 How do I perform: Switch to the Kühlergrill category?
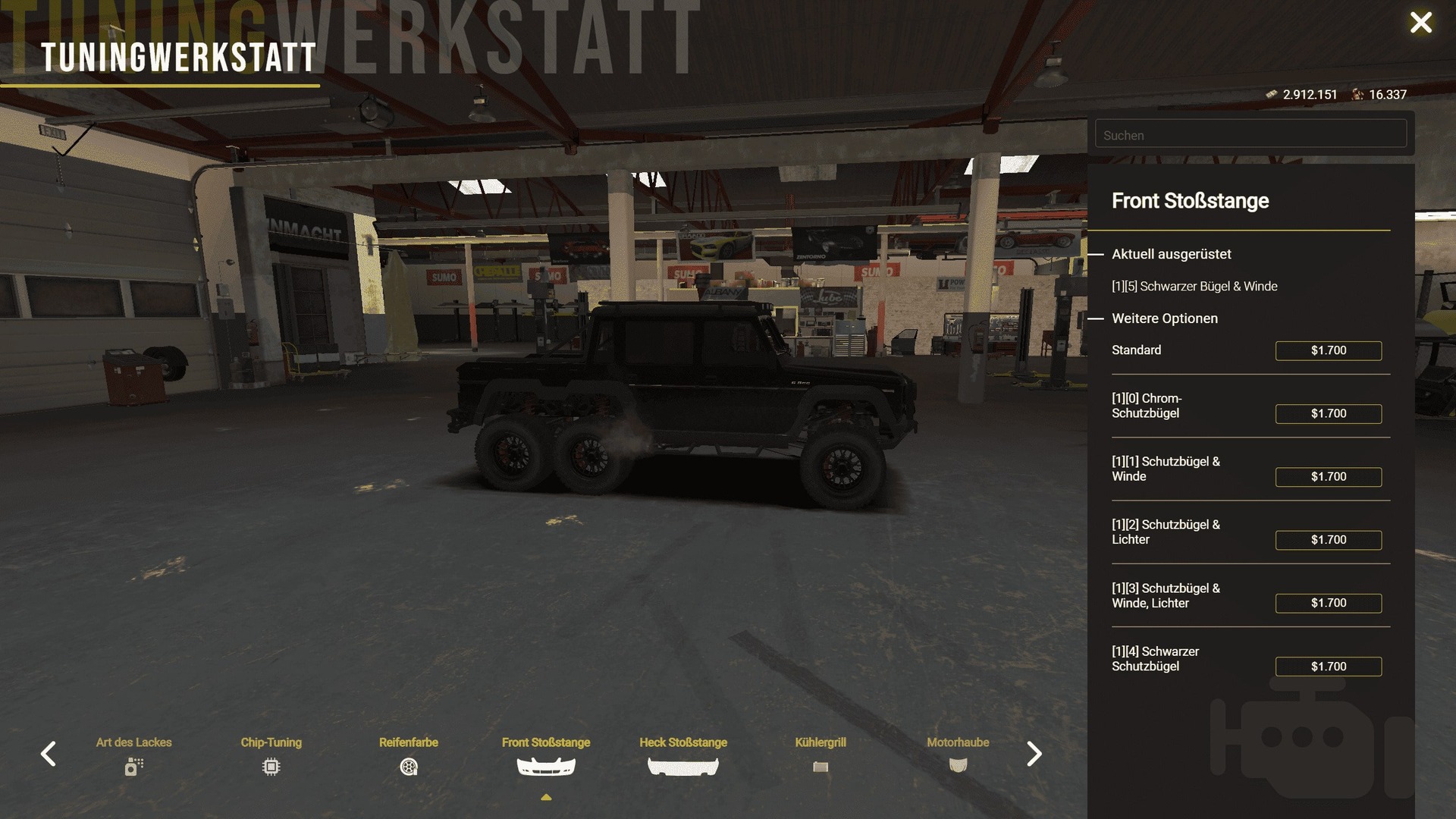click(821, 755)
